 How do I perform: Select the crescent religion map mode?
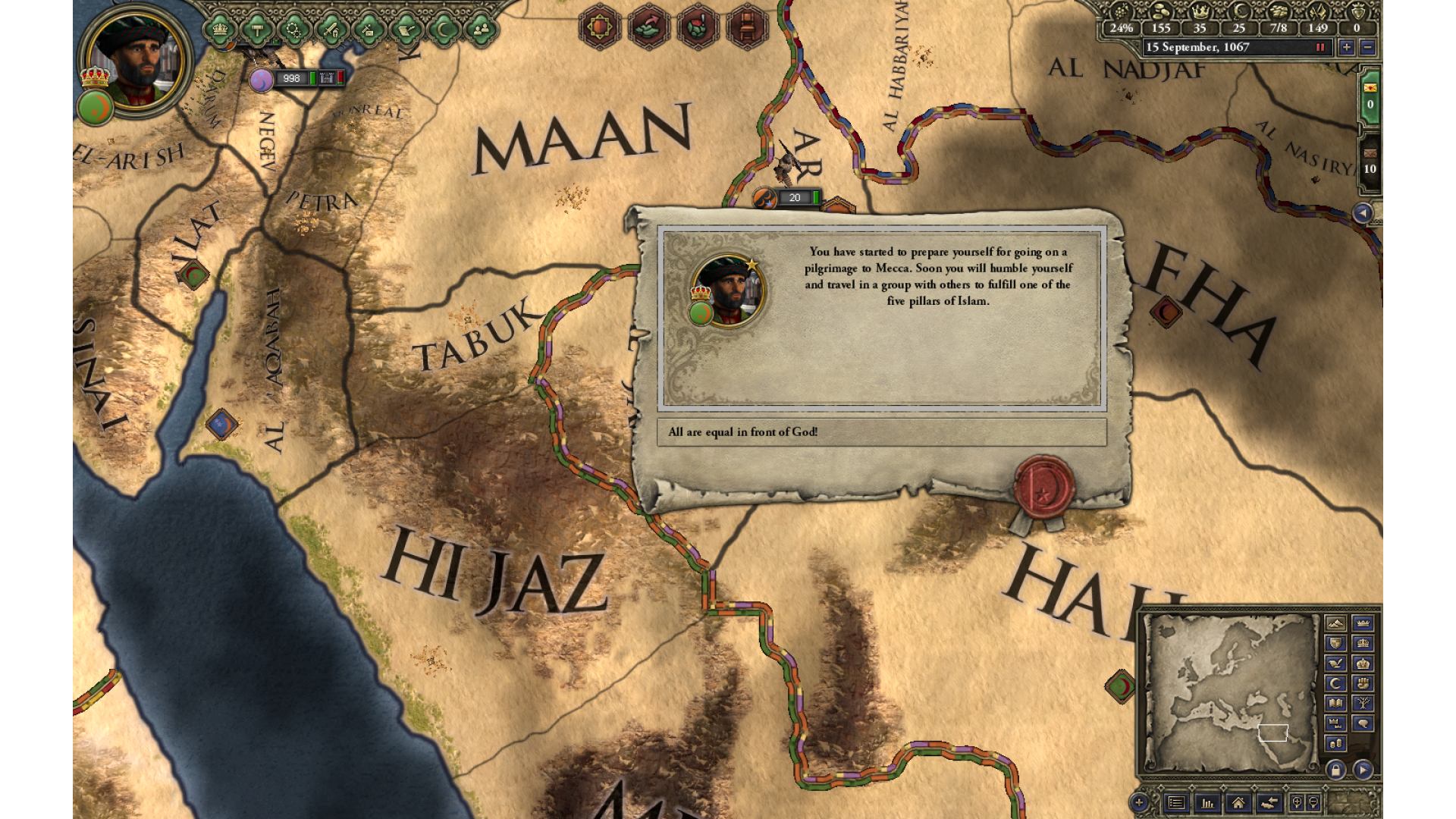tap(1335, 683)
